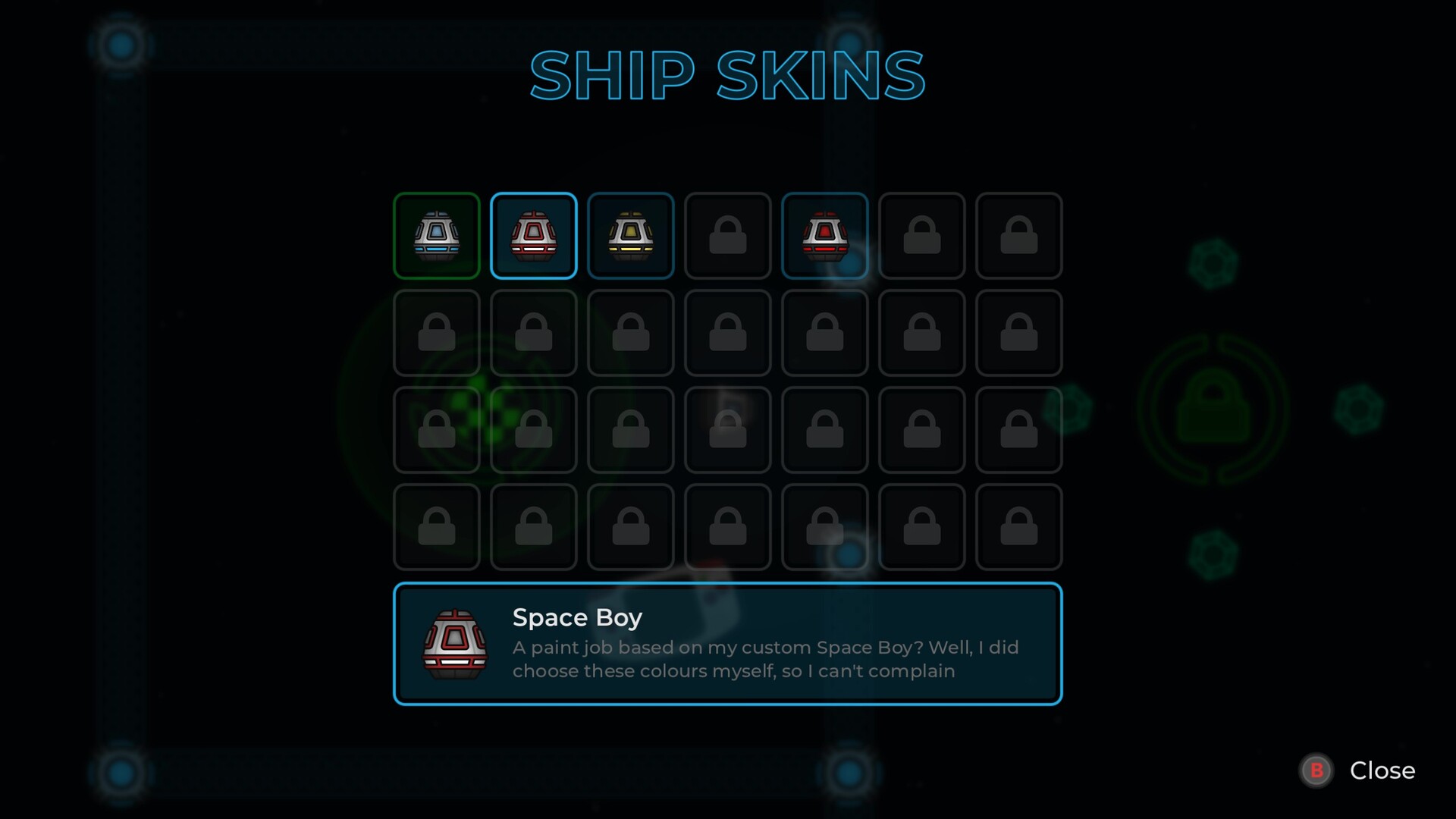Image resolution: width=1456 pixels, height=819 pixels.
Task: Click the middle locked slot of the third row
Action: point(728,430)
